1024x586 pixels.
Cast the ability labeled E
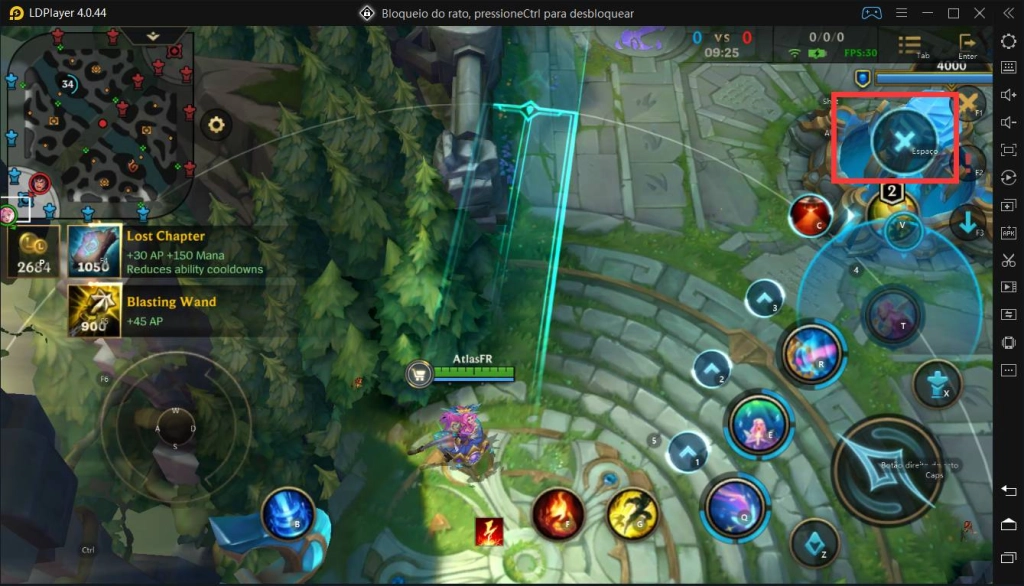pos(761,424)
